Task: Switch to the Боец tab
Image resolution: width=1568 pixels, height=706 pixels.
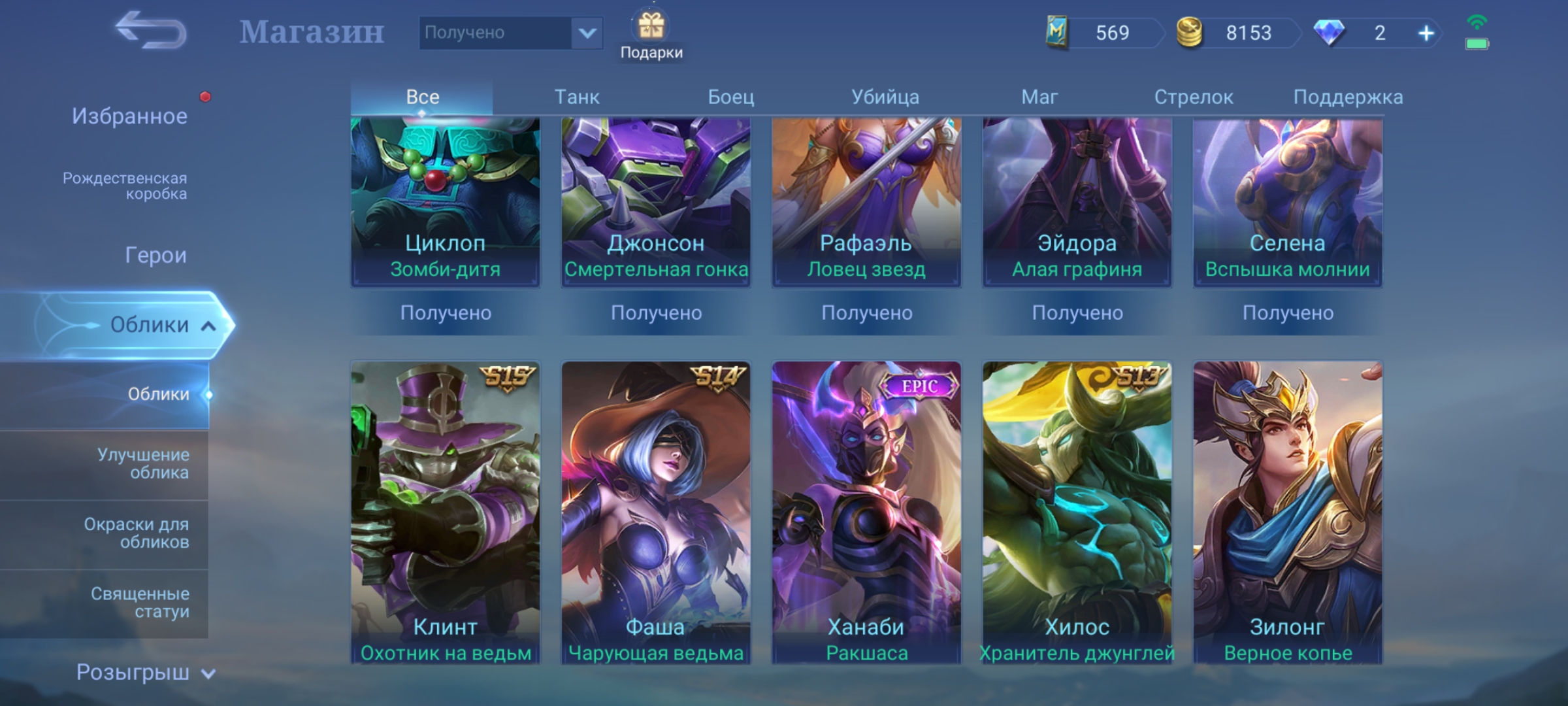Action: point(731,97)
